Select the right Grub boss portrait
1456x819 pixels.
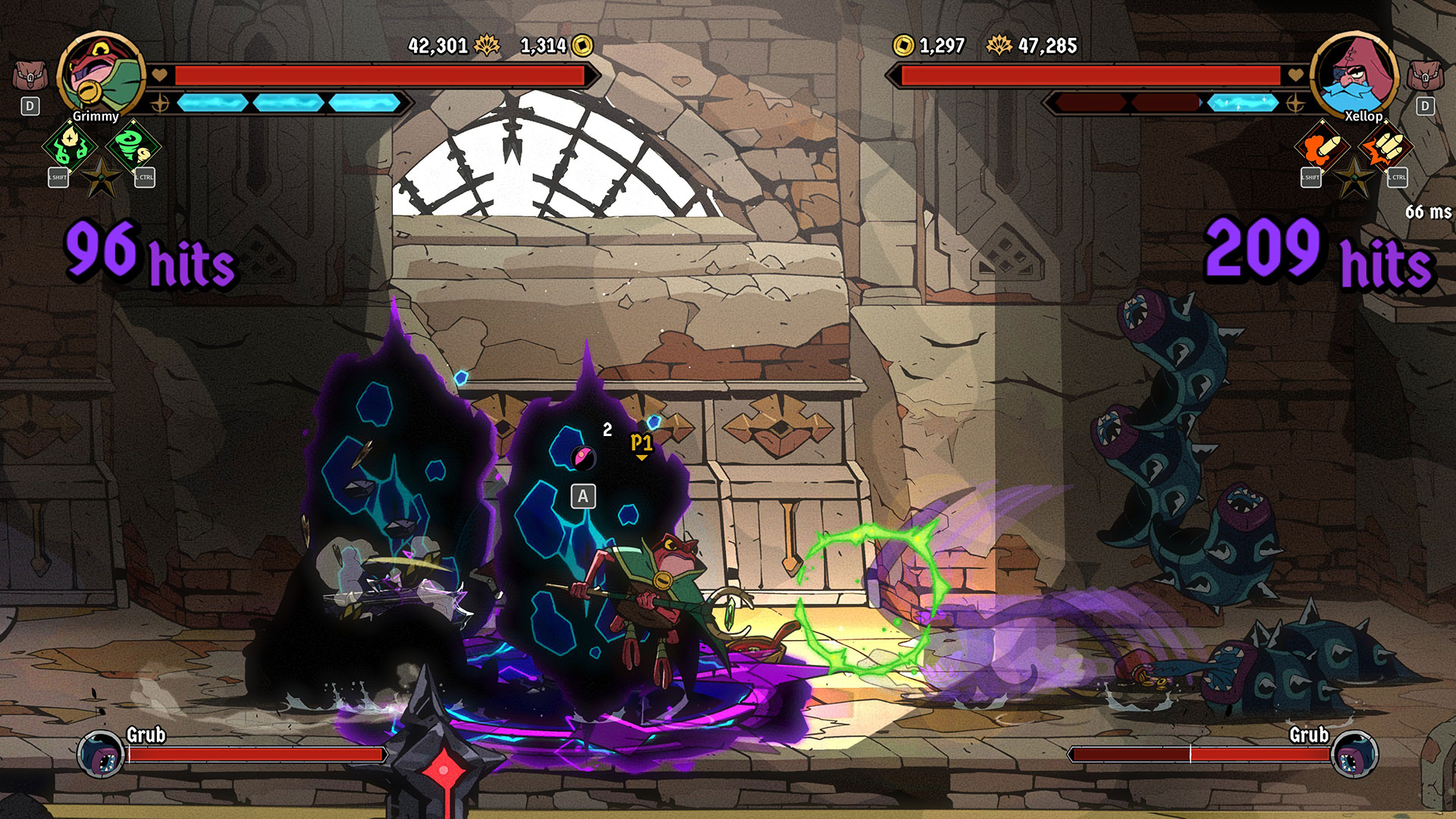tap(1354, 754)
